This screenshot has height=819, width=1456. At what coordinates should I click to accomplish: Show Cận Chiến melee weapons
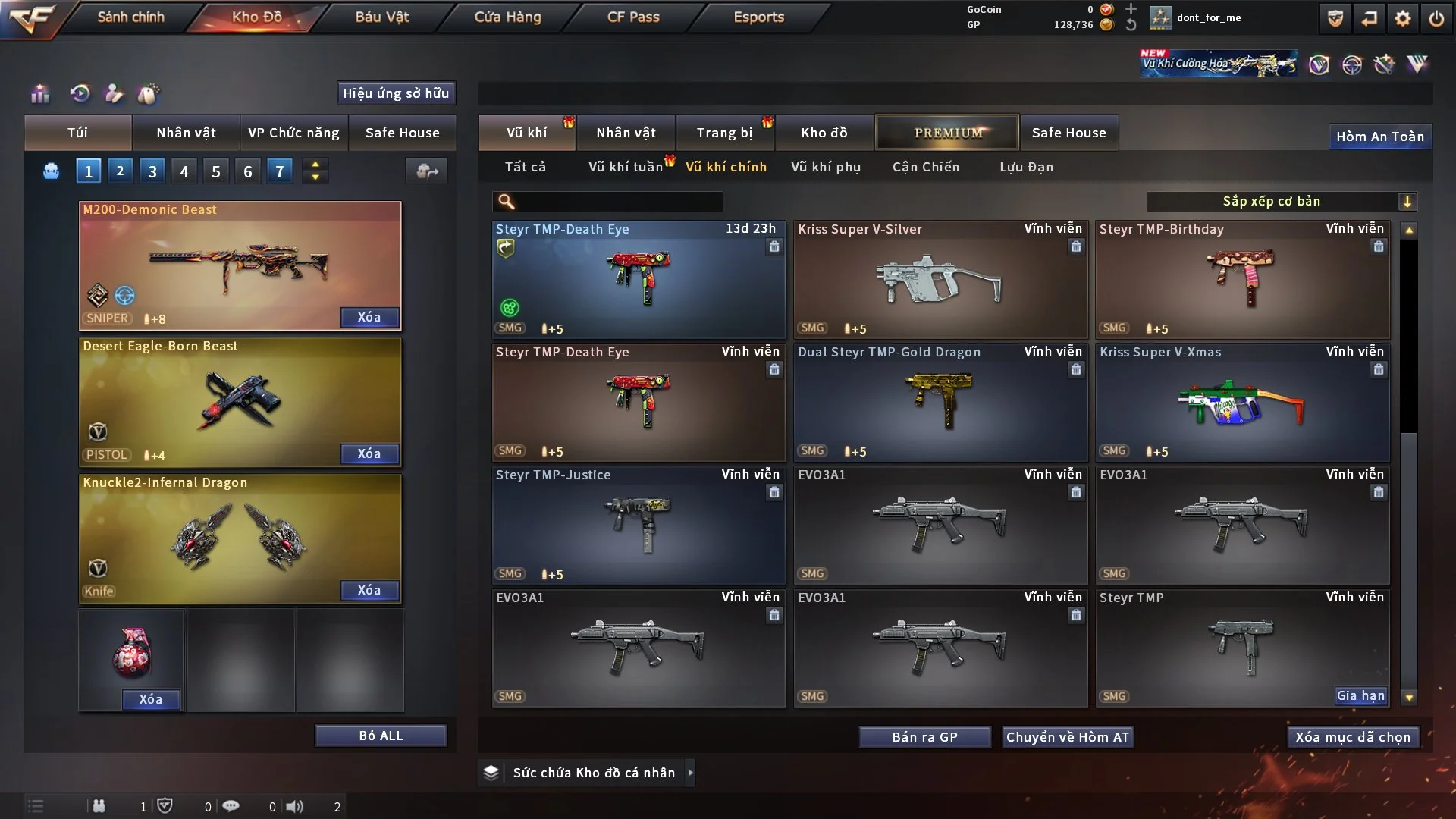pos(925,167)
